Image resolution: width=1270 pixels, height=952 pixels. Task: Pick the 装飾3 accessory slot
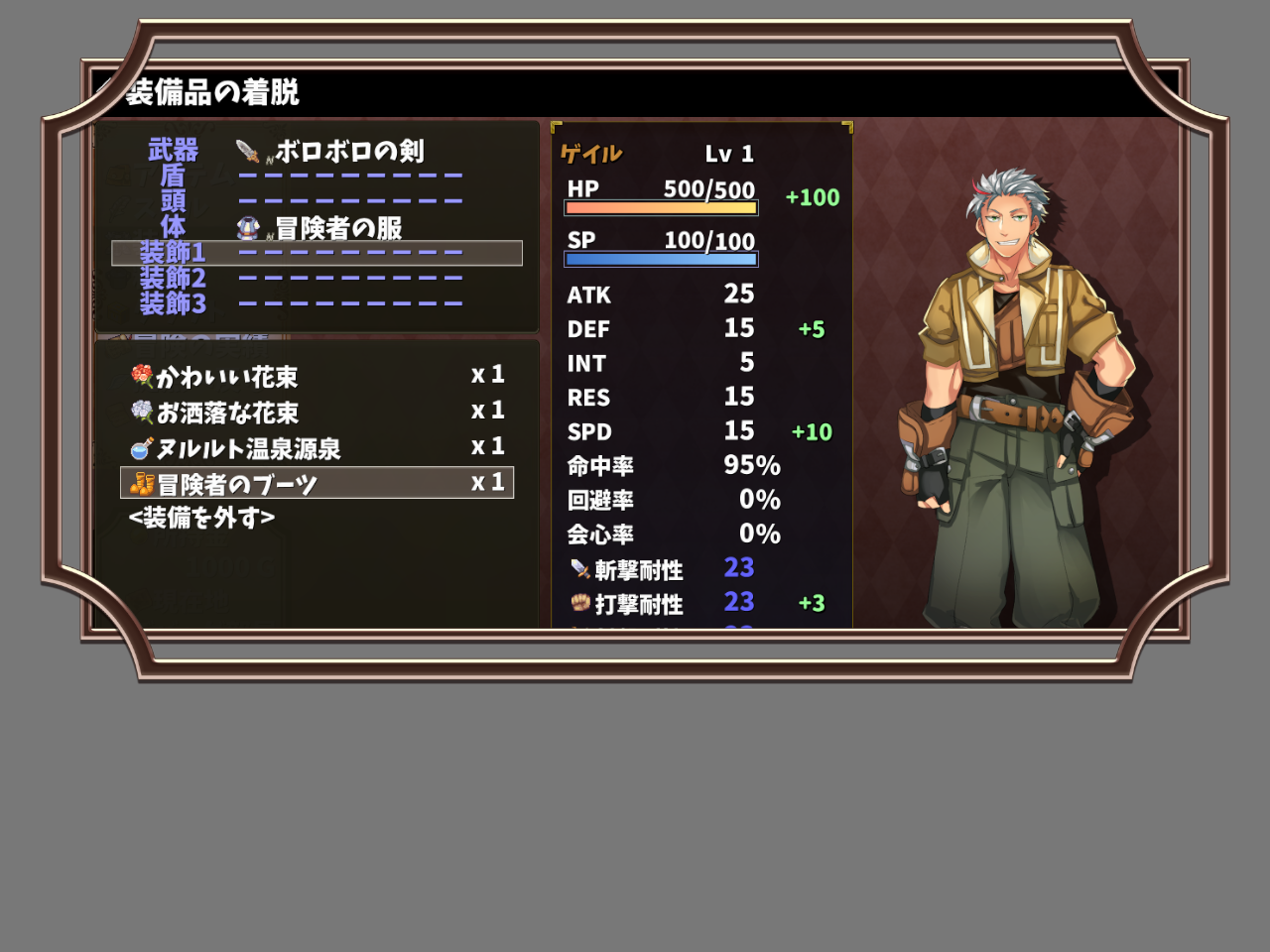[x=317, y=304]
